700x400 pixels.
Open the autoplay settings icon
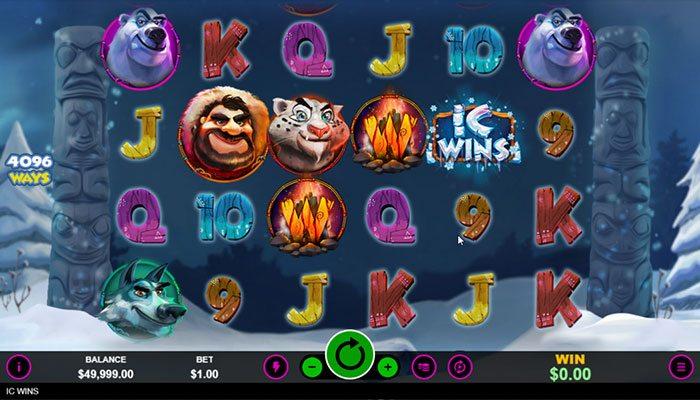(460, 367)
